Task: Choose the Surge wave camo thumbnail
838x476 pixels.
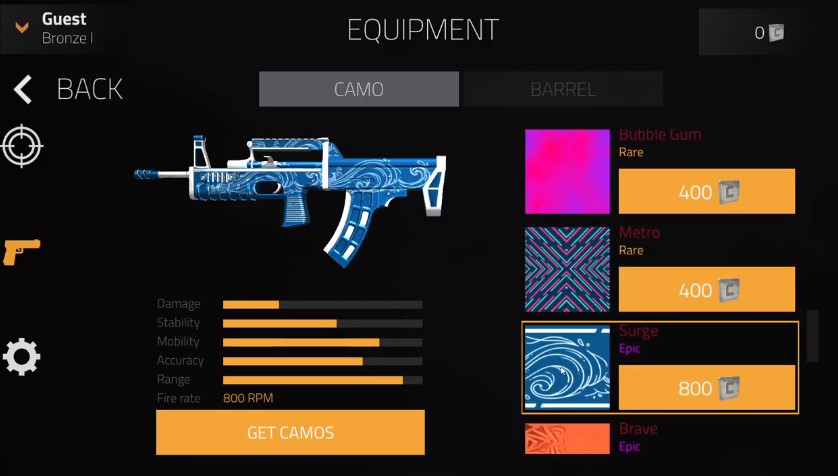Action: pos(567,367)
